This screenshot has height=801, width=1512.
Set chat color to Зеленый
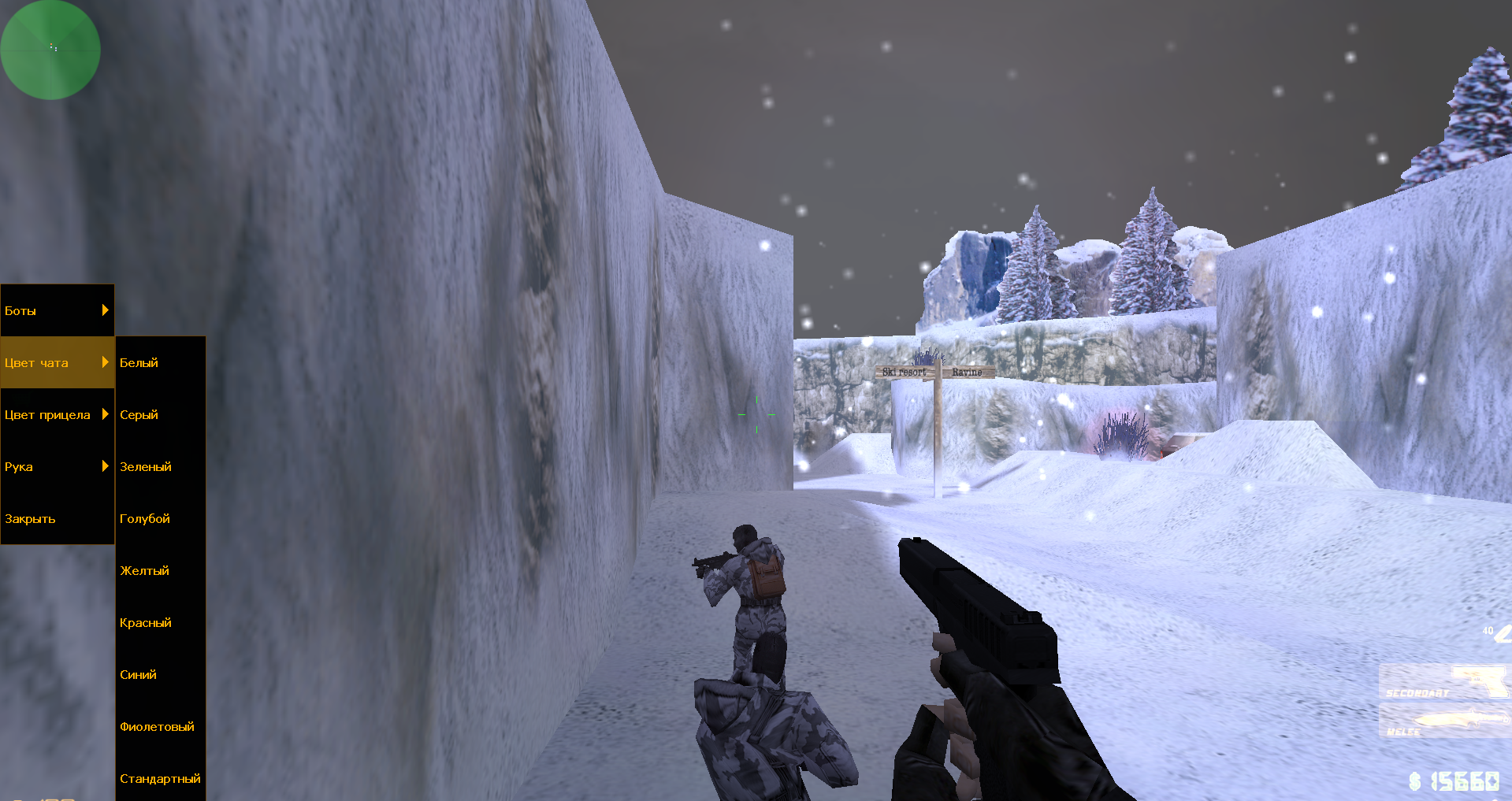click(160, 466)
